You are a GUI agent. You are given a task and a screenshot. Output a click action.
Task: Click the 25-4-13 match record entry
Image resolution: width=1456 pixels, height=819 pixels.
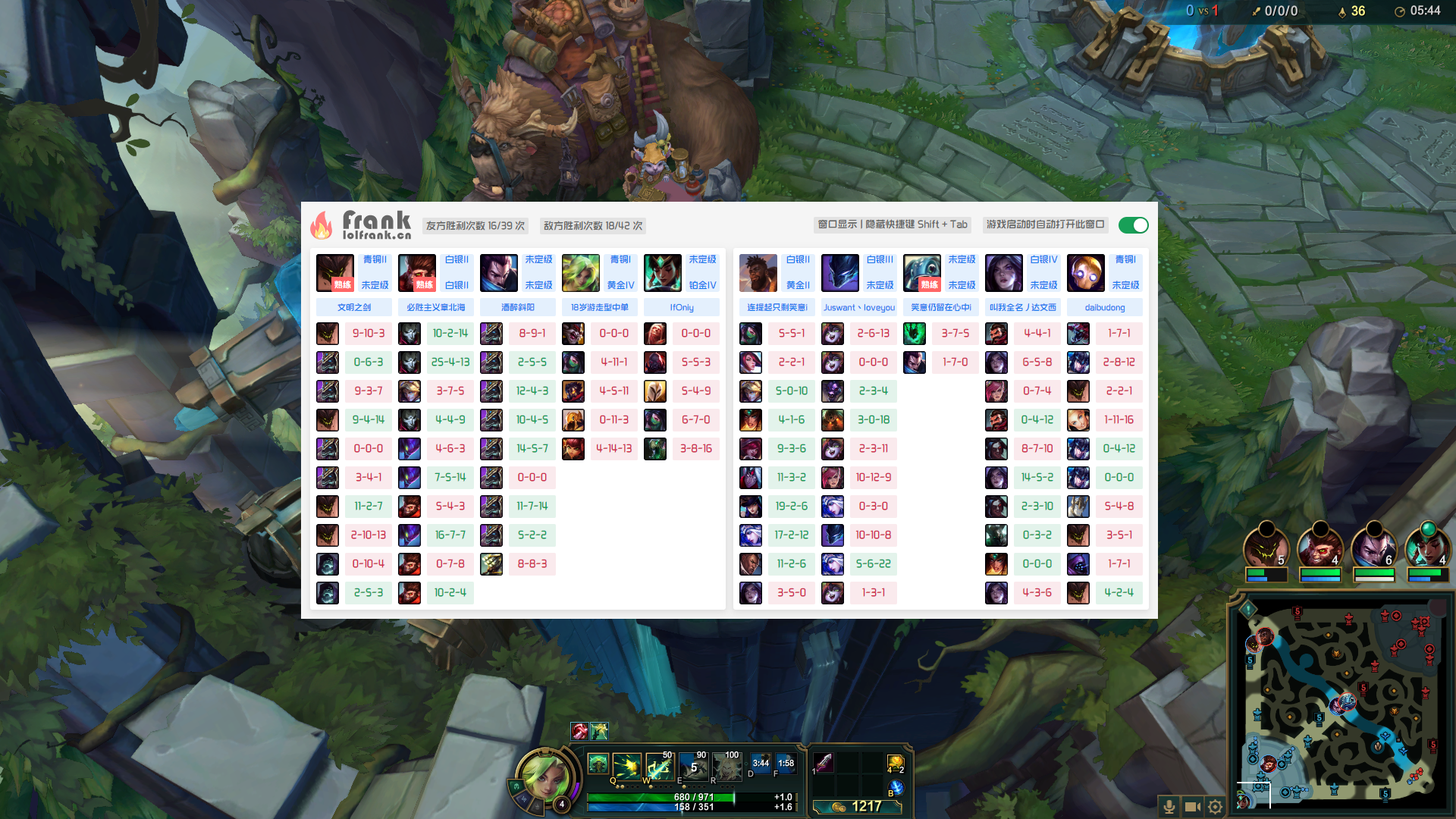(450, 362)
